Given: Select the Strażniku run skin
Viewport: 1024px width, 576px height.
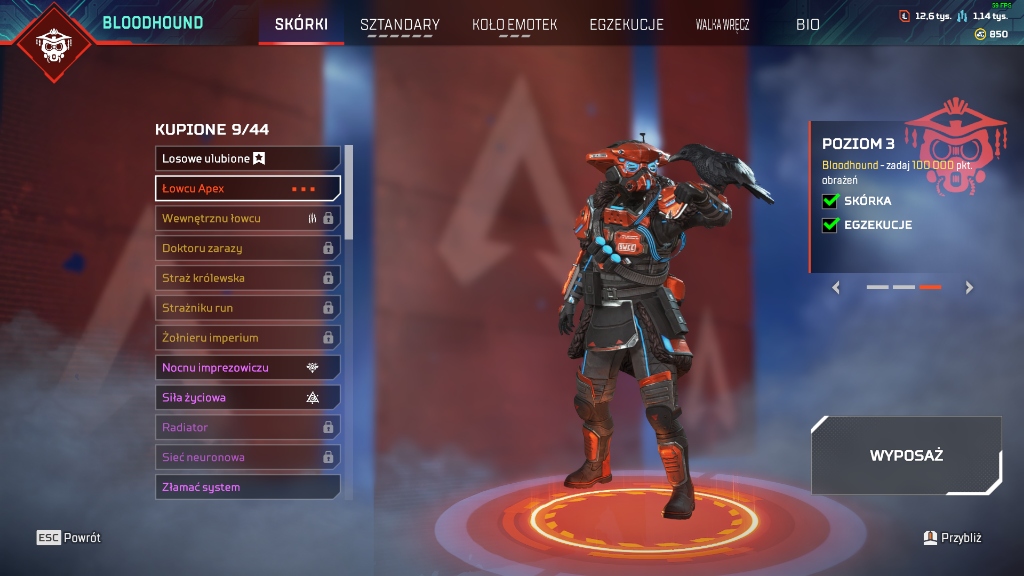Looking at the screenshot, I should (248, 308).
